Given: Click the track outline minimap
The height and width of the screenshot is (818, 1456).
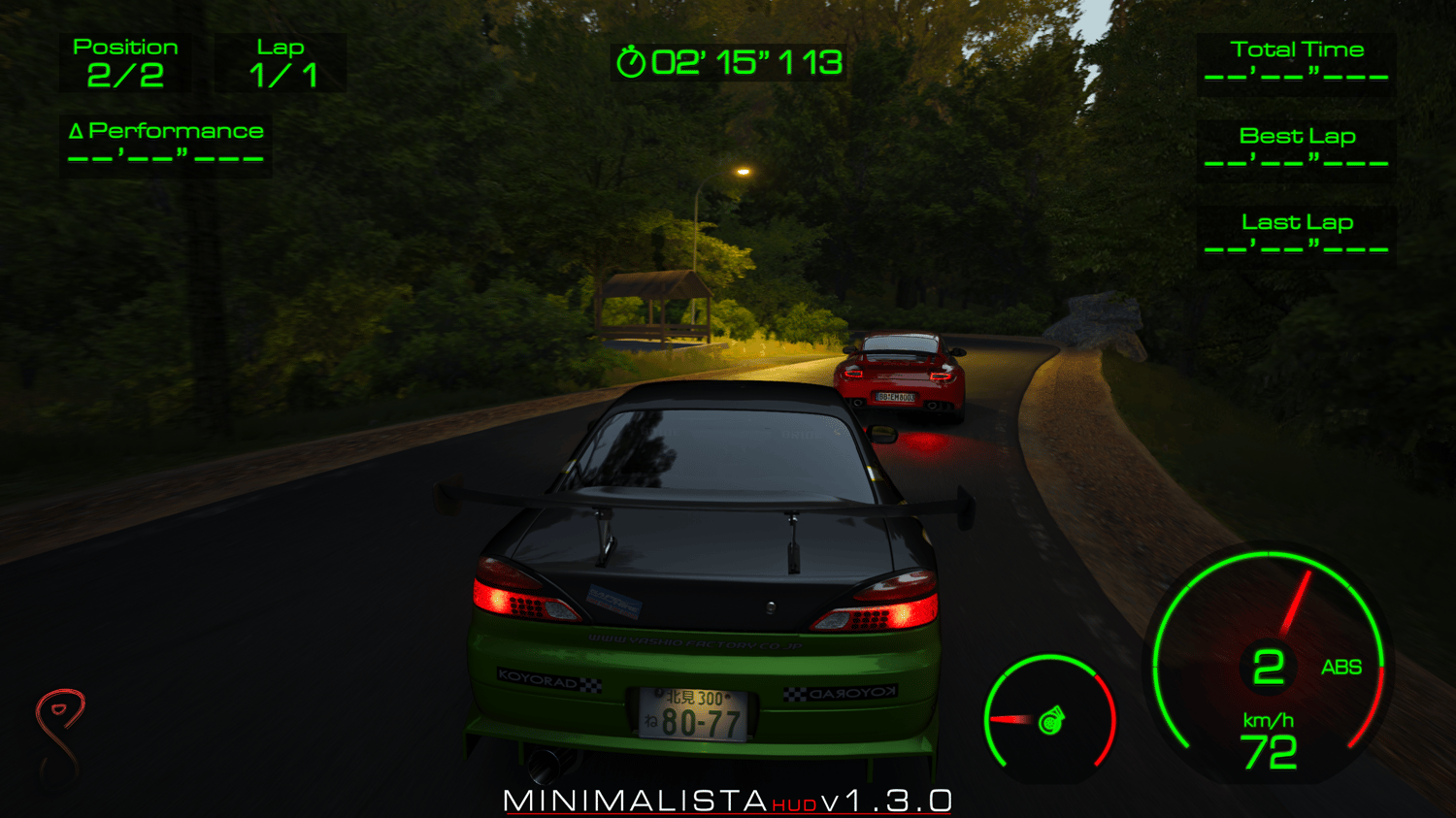Looking at the screenshot, I should tap(61, 734).
